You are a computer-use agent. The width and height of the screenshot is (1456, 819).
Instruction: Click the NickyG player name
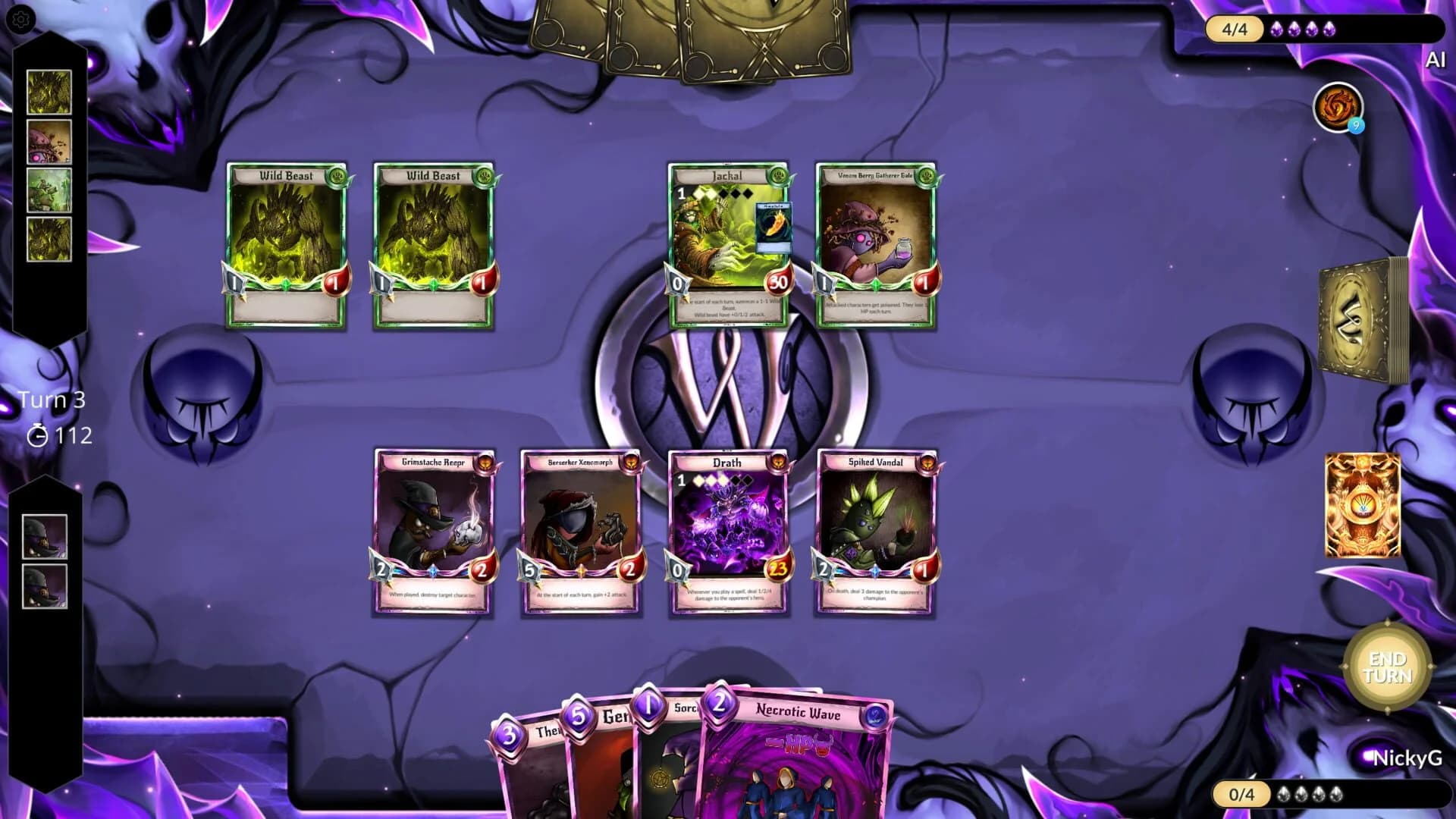[1407, 755]
